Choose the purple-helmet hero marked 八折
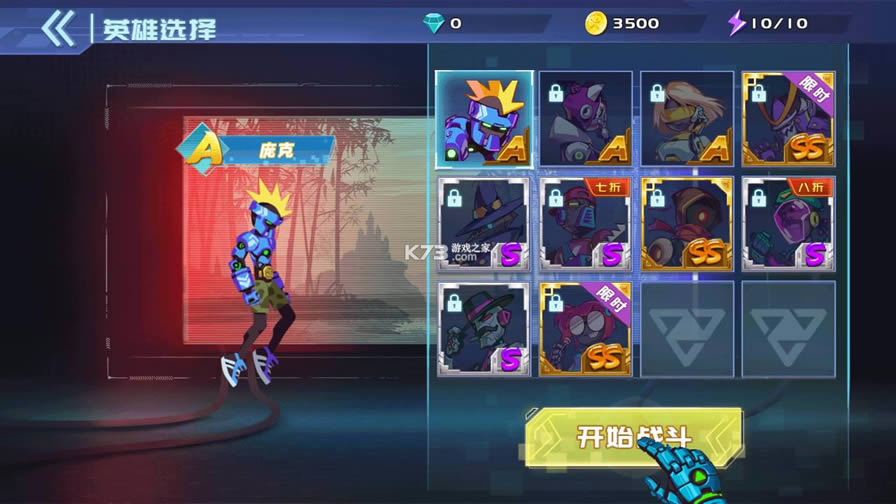The height and width of the screenshot is (504, 896). pos(788,224)
